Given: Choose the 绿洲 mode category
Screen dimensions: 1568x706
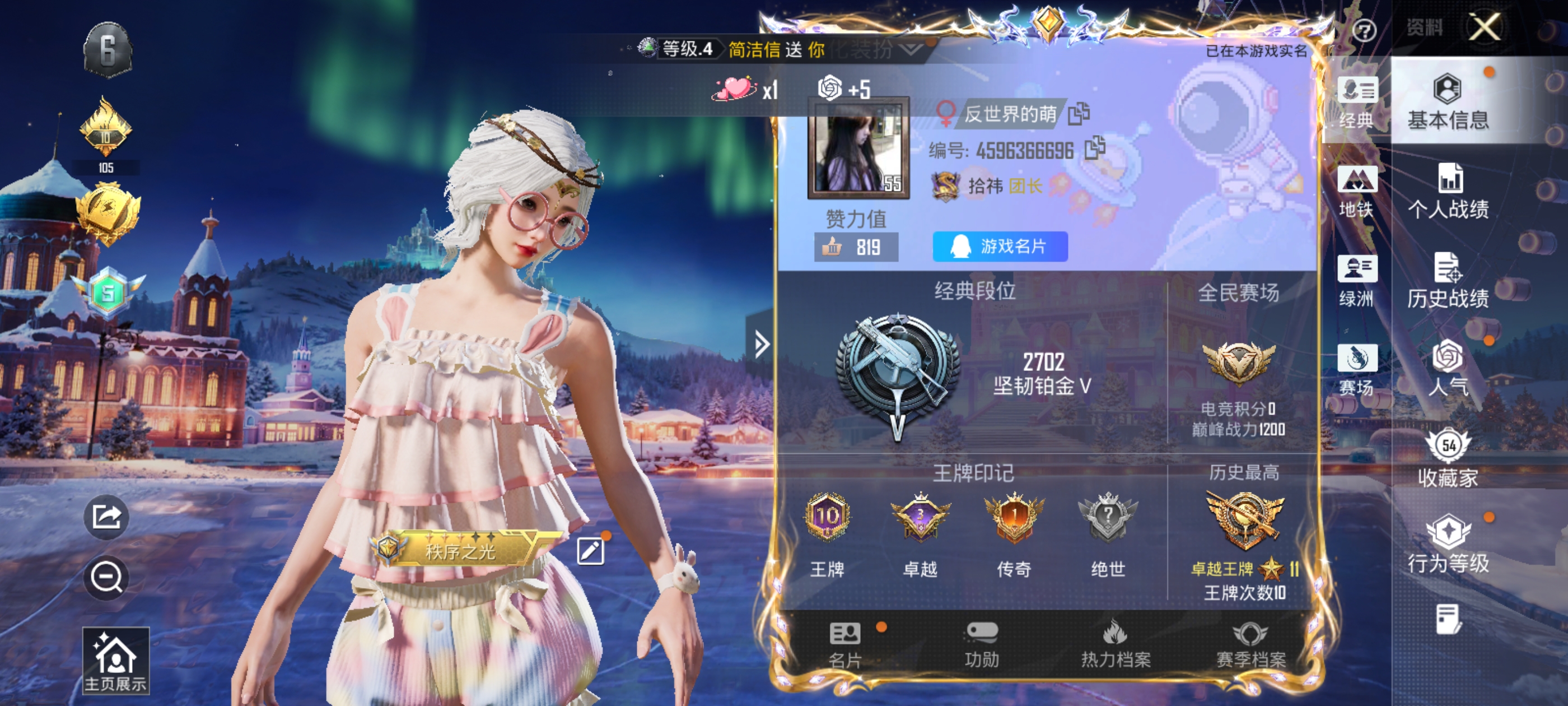Looking at the screenshot, I should point(1356,280).
